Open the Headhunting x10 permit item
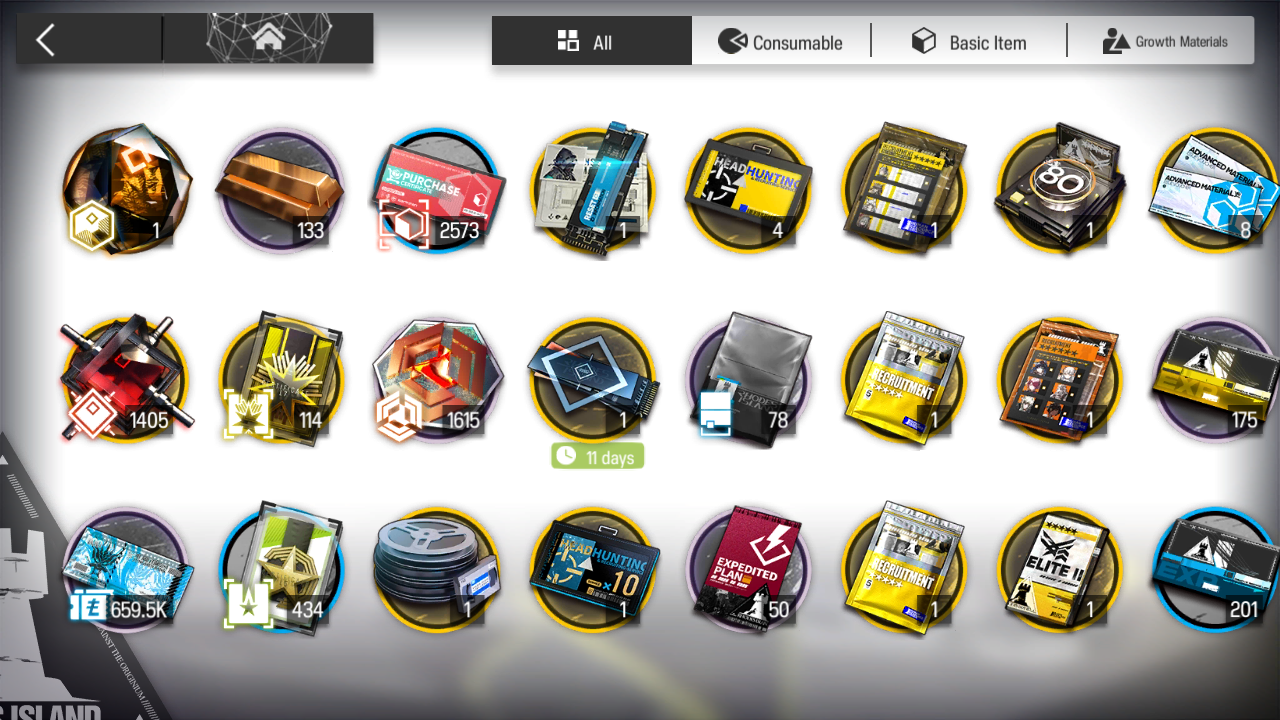 (593, 570)
